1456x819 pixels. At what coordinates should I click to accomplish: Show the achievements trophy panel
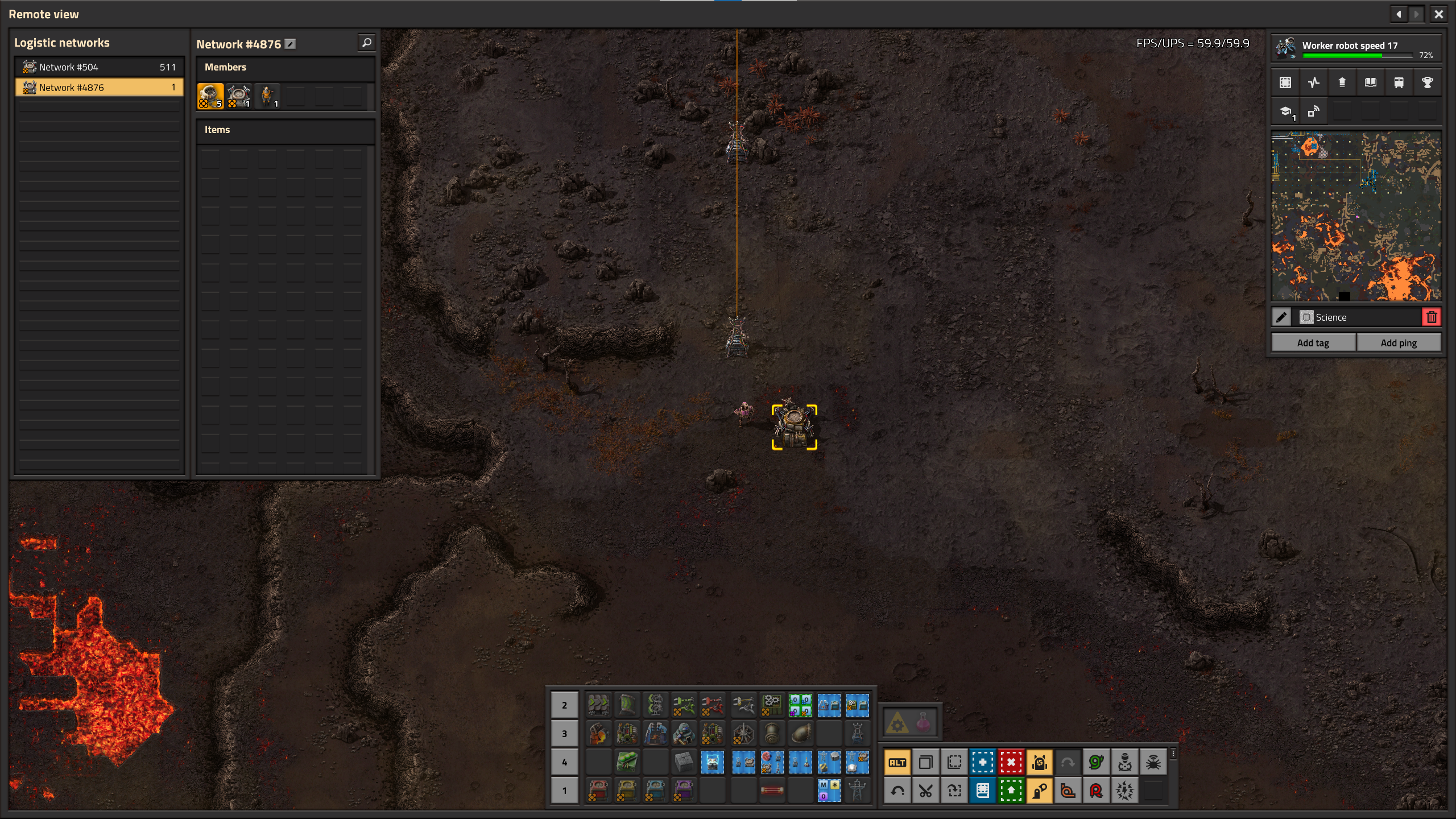[1427, 82]
